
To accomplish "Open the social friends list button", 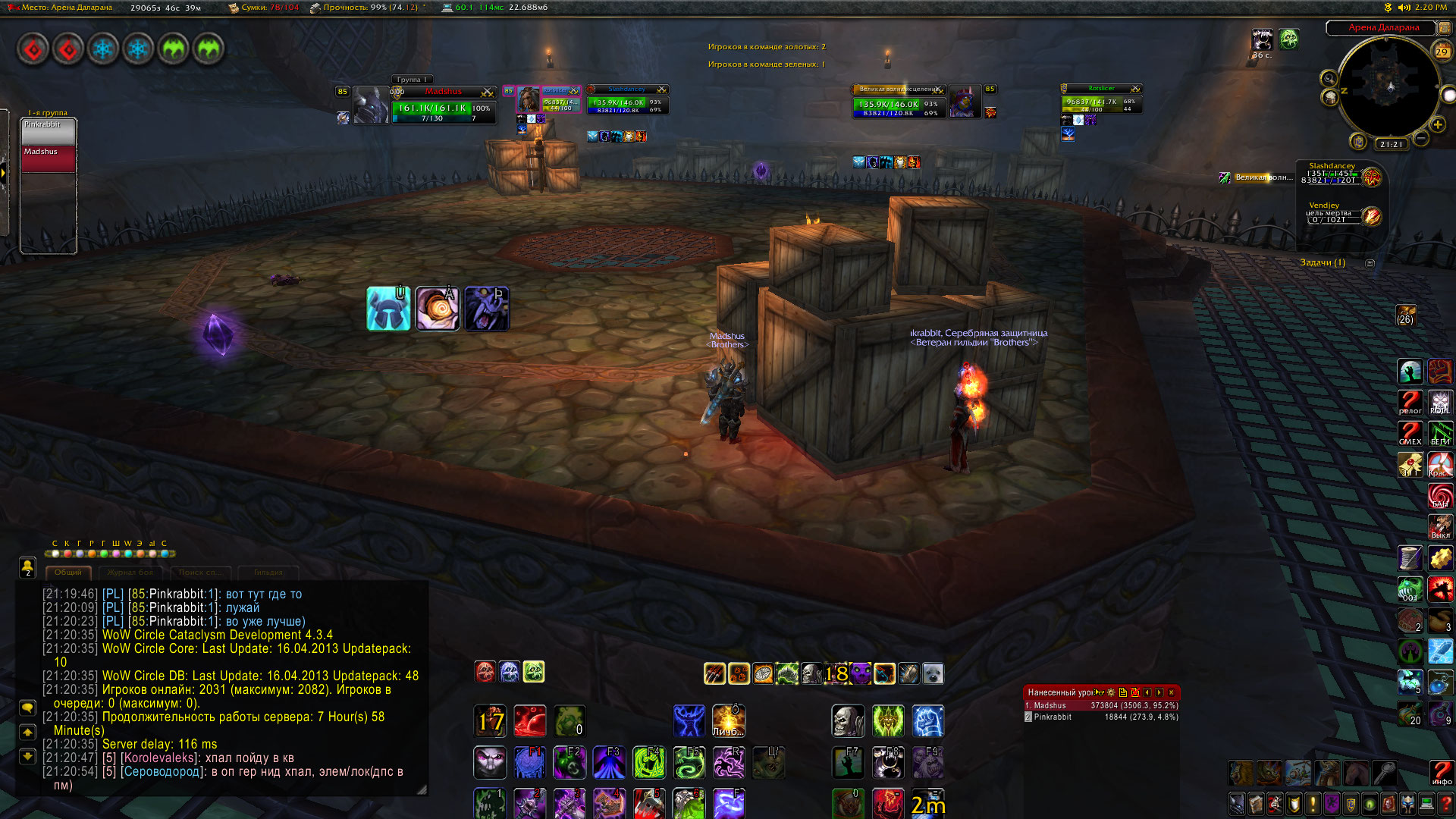I will pos(27,566).
